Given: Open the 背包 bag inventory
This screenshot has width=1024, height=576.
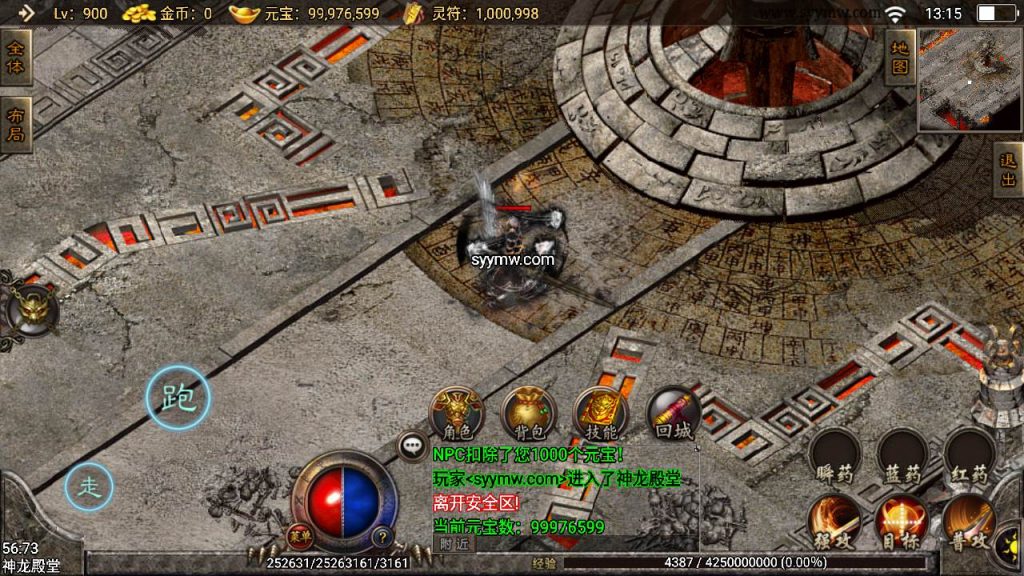Looking at the screenshot, I should coord(528,413).
